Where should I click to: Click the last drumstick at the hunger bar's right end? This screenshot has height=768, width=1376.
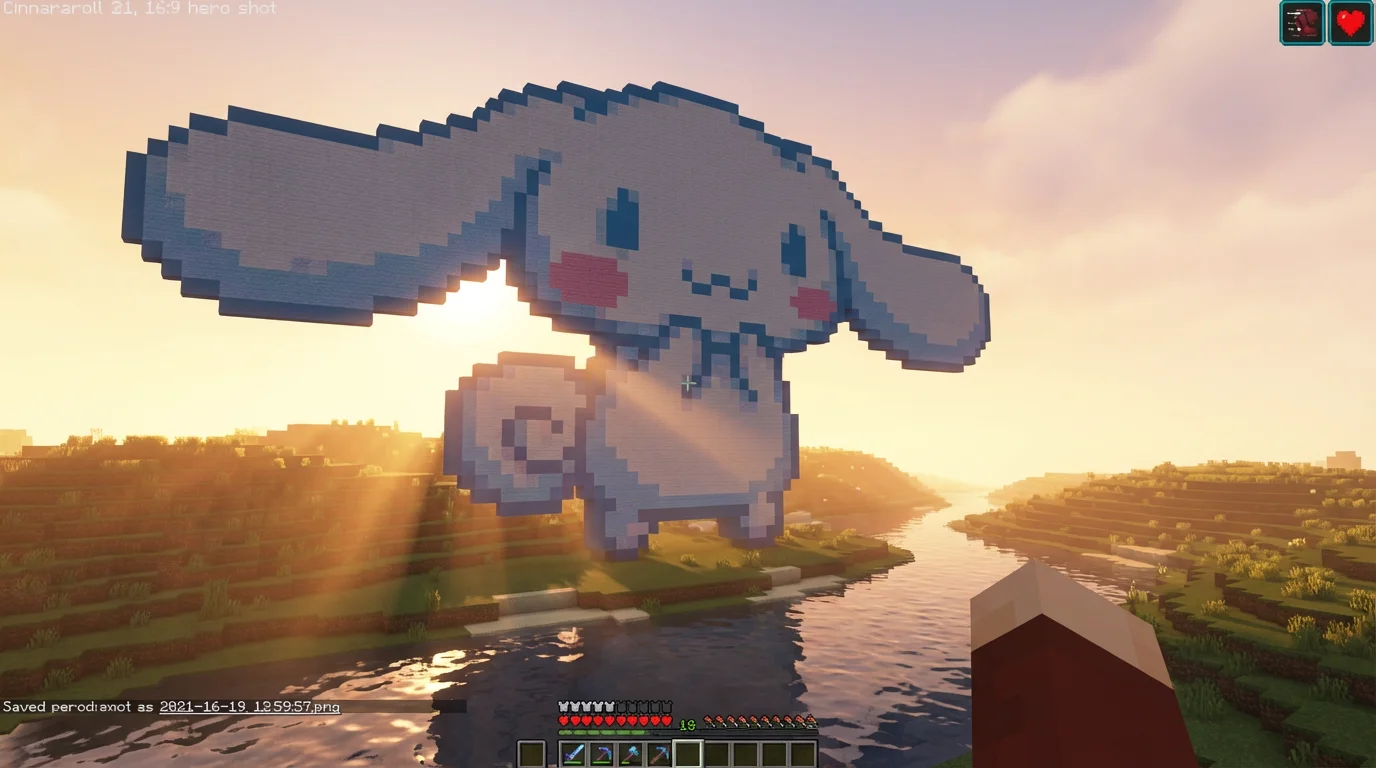click(811, 721)
